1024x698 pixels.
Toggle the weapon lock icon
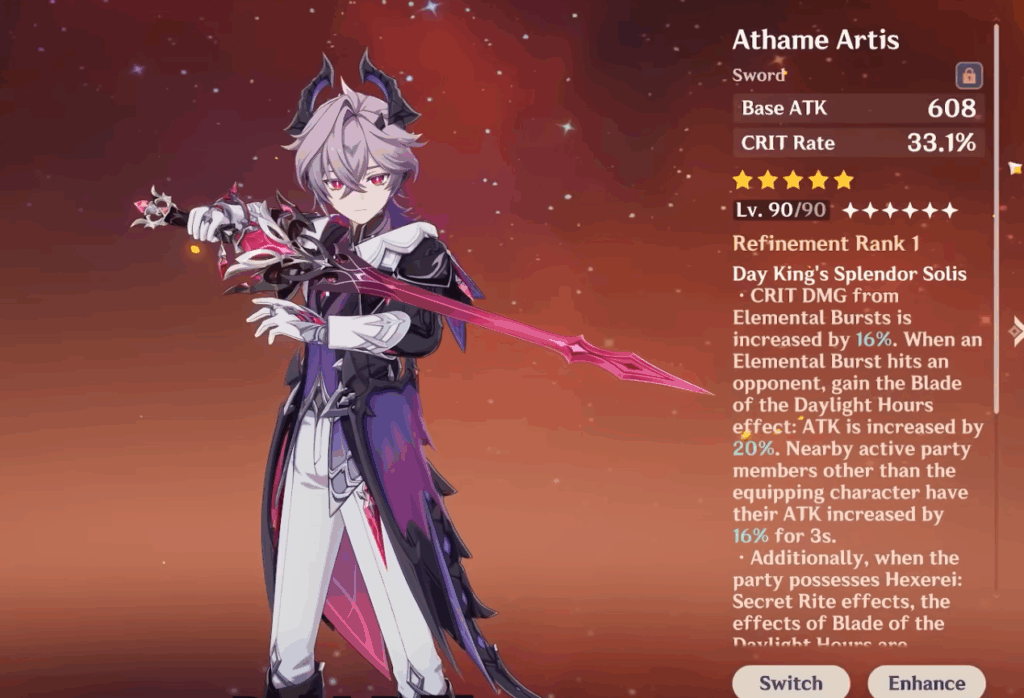coord(968,75)
